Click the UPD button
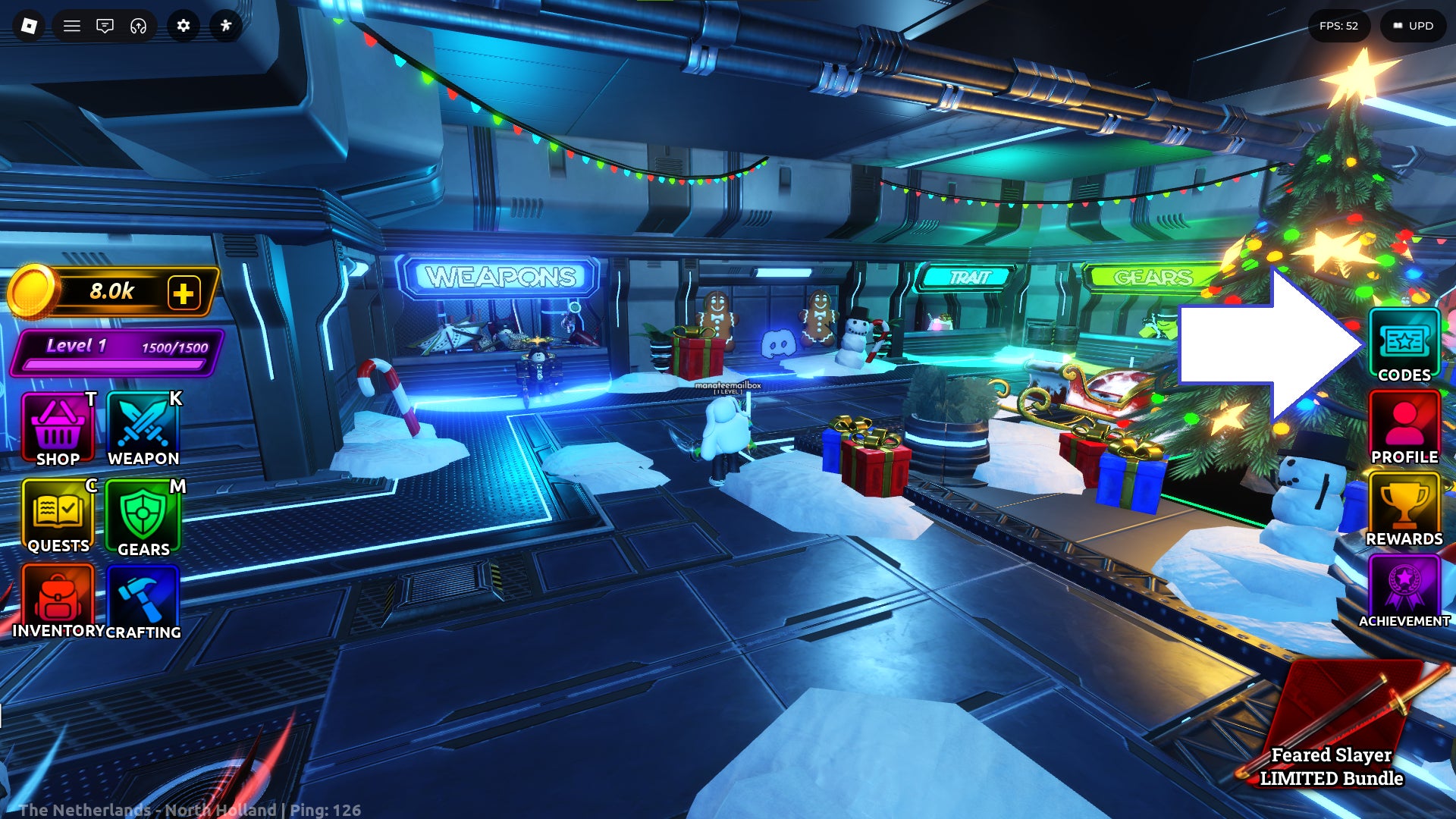Screen dimensions: 1456x819 [x=1414, y=26]
